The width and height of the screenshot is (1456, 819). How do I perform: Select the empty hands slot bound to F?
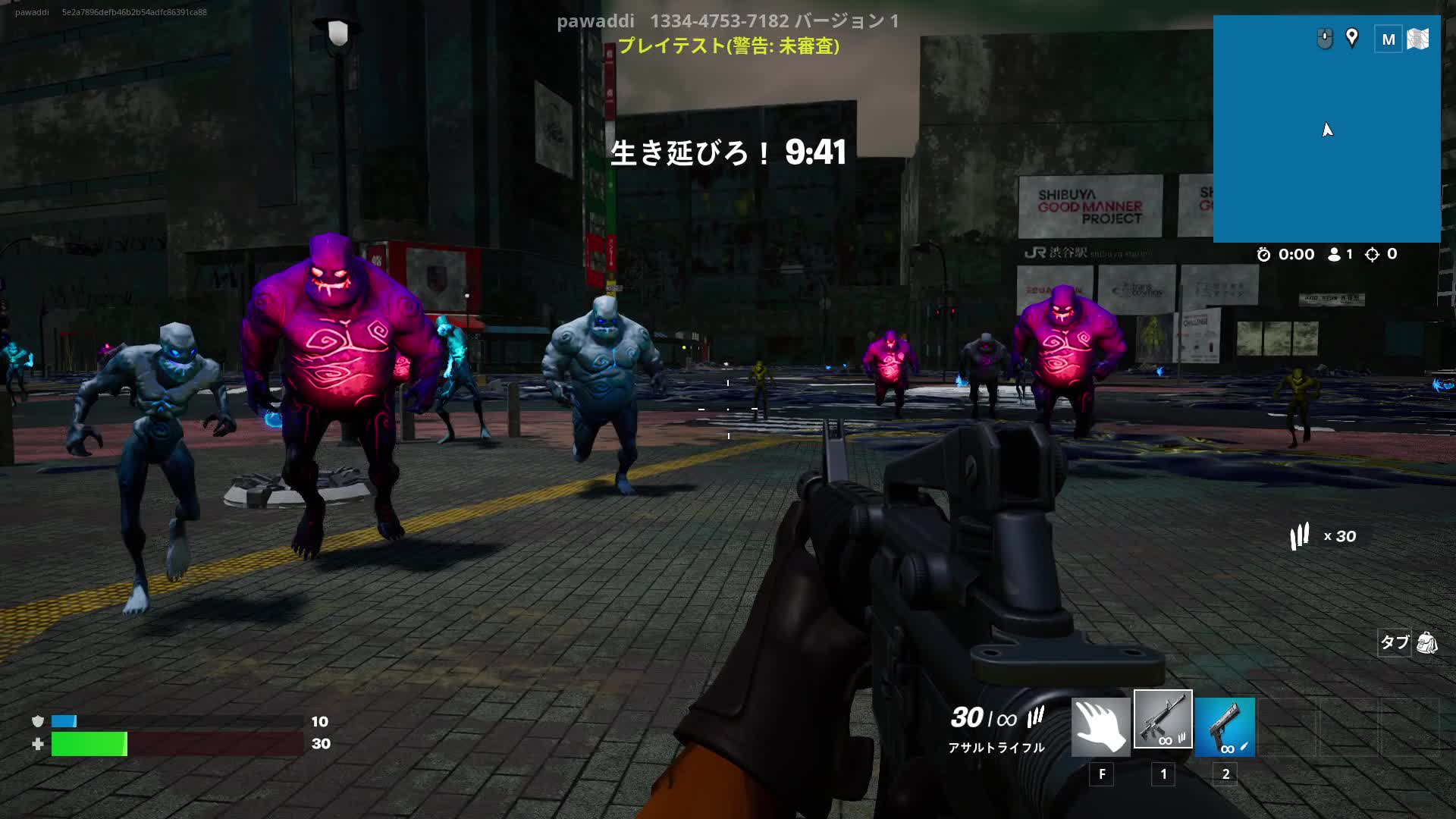point(1100,724)
